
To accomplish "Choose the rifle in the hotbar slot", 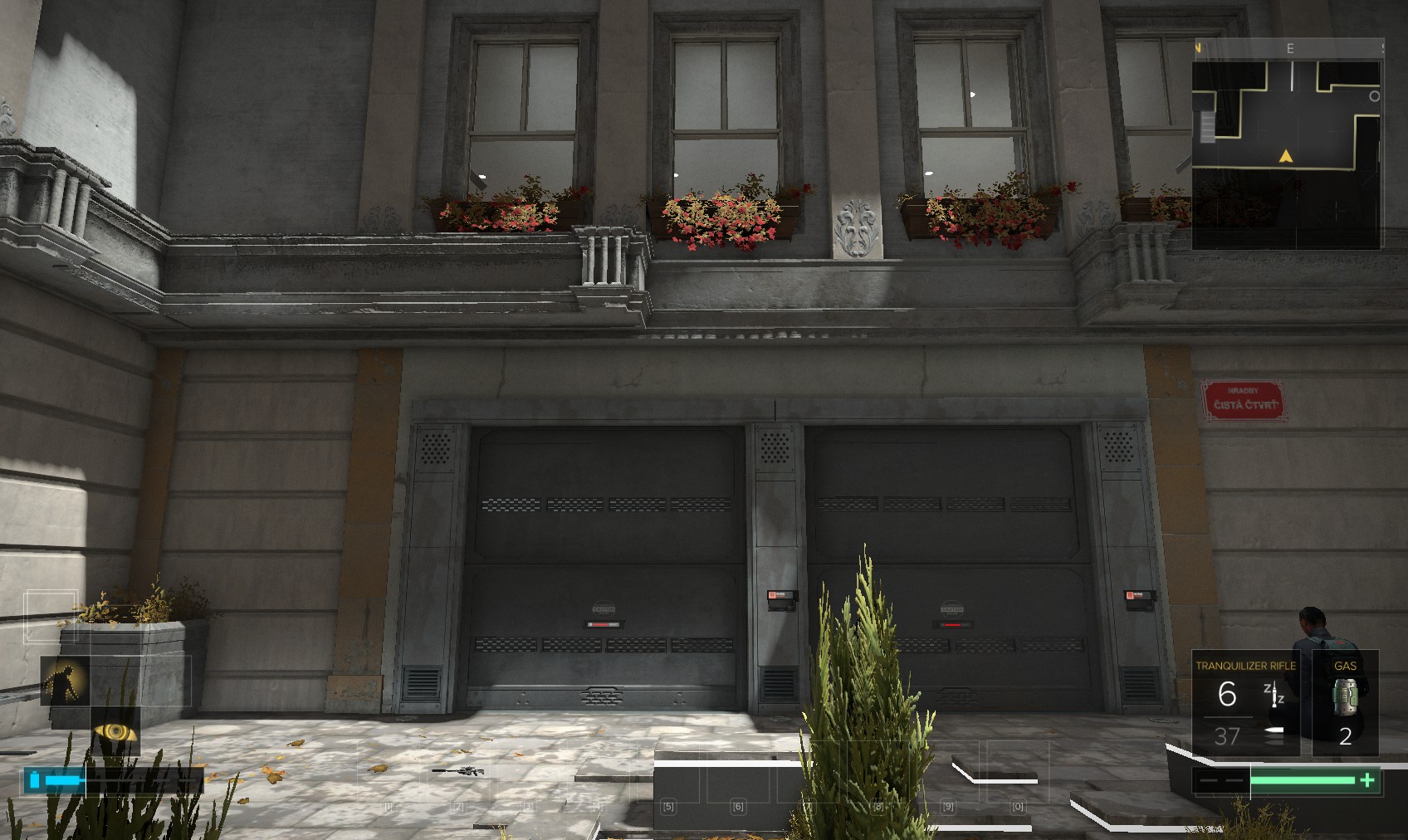I will coord(458,771).
